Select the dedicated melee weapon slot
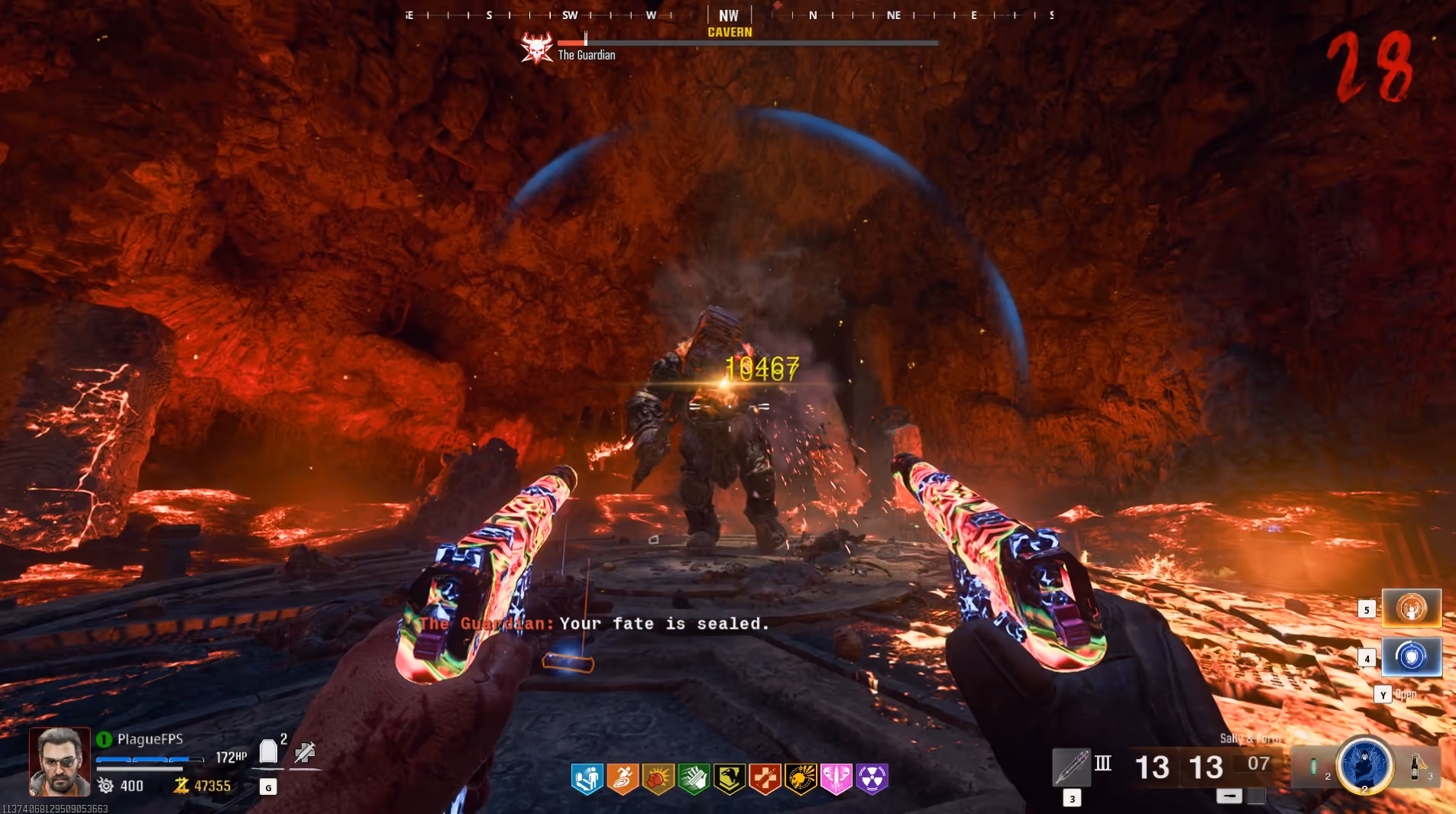 click(x=1071, y=767)
